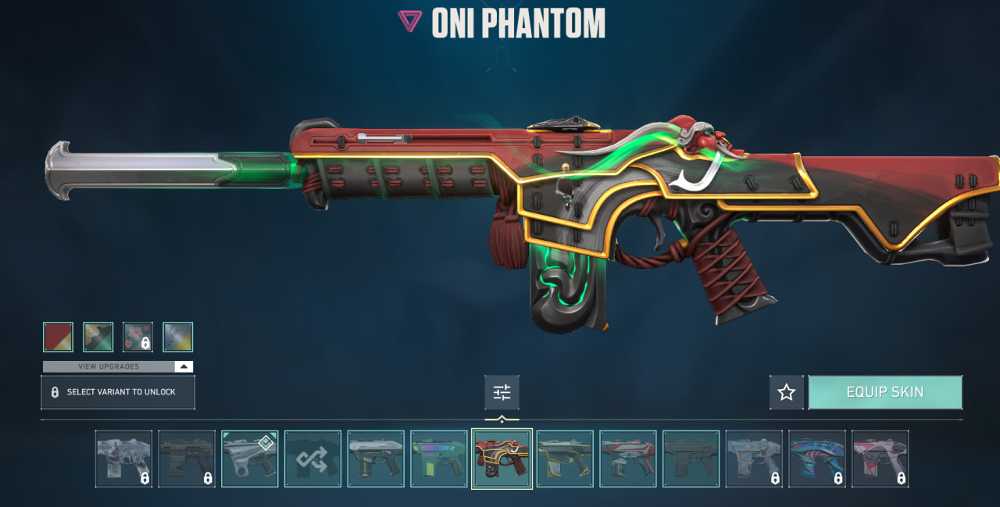
Task: Select the random shuffle skin tile
Action: [313, 459]
